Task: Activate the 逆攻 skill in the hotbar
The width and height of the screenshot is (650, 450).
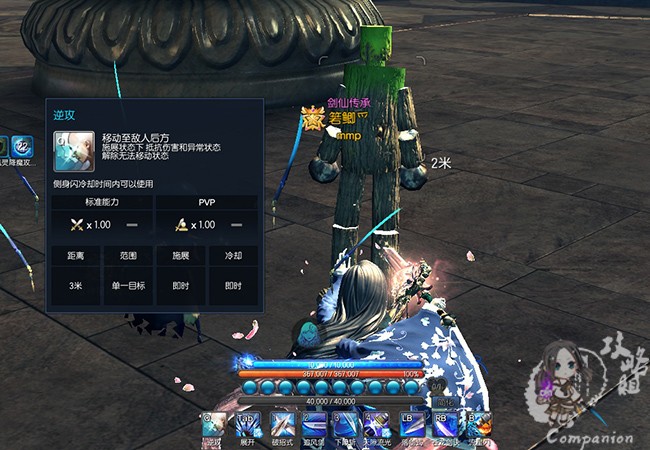Action: pyautogui.click(x=213, y=424)
